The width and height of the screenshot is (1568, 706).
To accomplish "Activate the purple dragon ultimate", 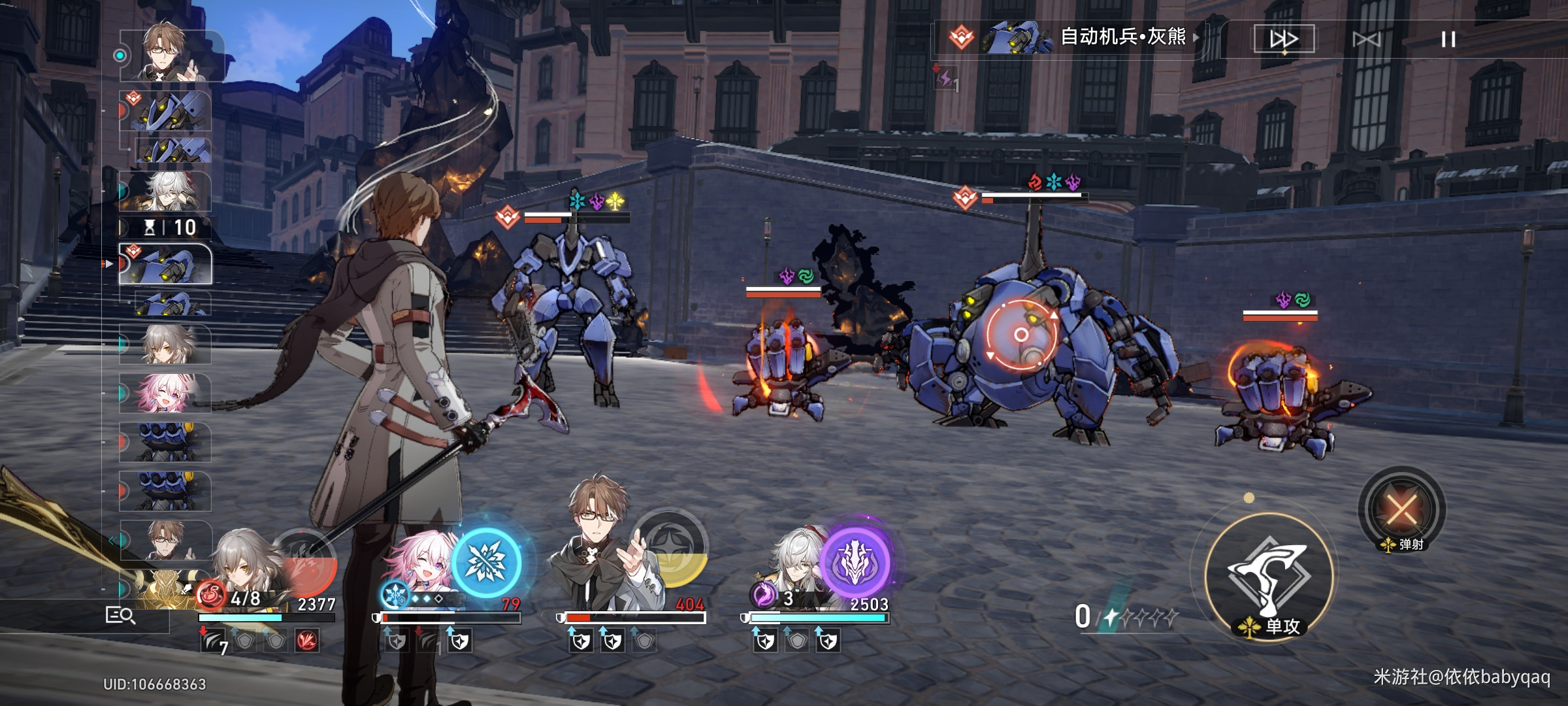I will click(855, 562).
